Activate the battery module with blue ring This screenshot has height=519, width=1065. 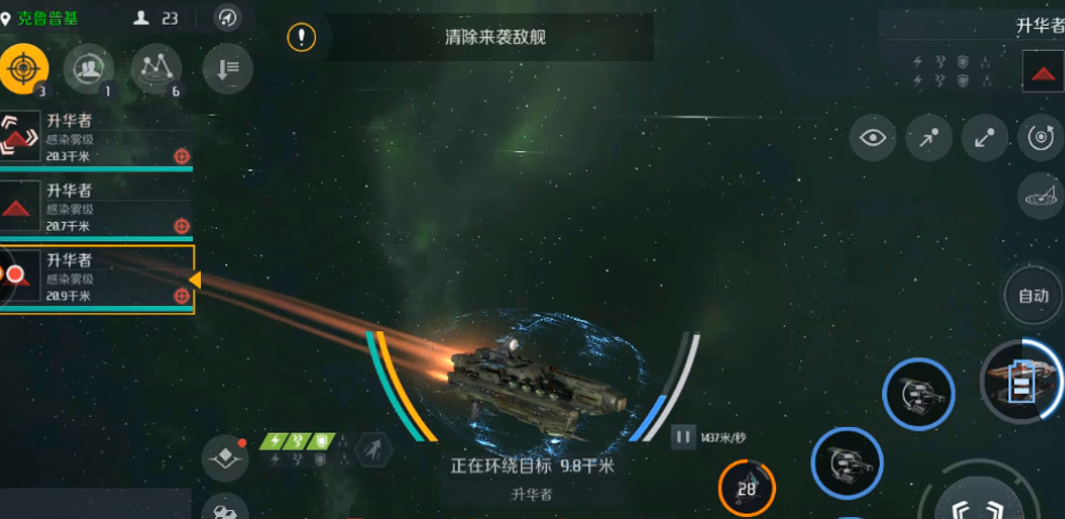[1019, 381]
